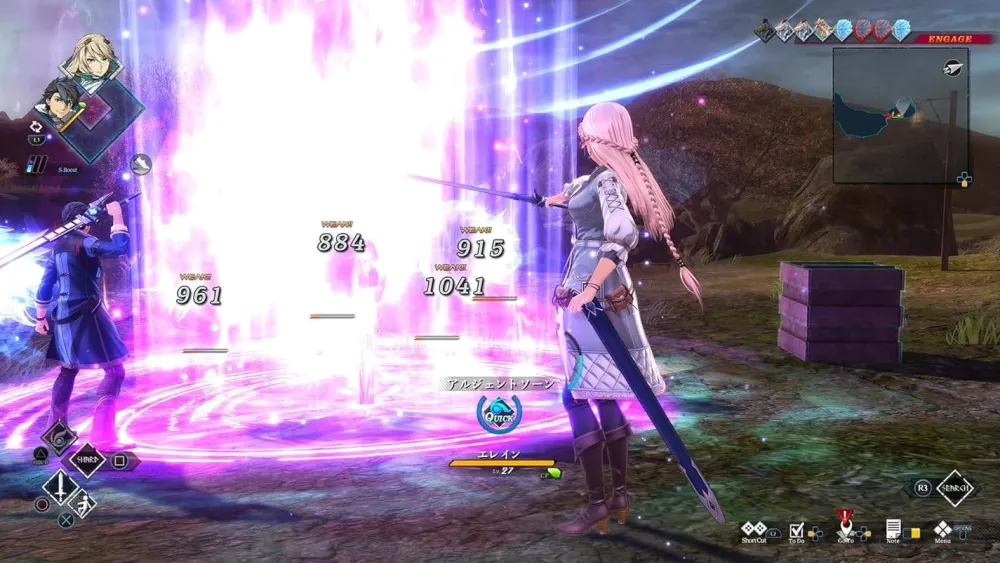Open the ShortCut panel
The height and width of the screenshot is (563, 1000).
pyautogui.click(x=754, y=530)
